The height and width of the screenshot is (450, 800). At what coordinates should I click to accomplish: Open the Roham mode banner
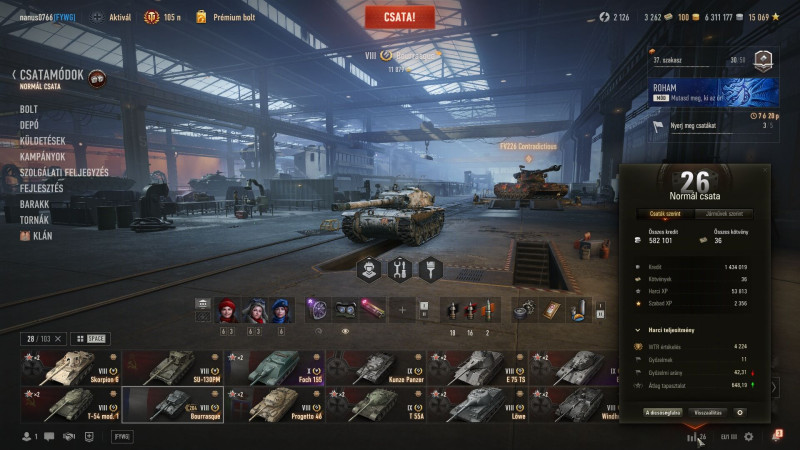pos(710,92)
